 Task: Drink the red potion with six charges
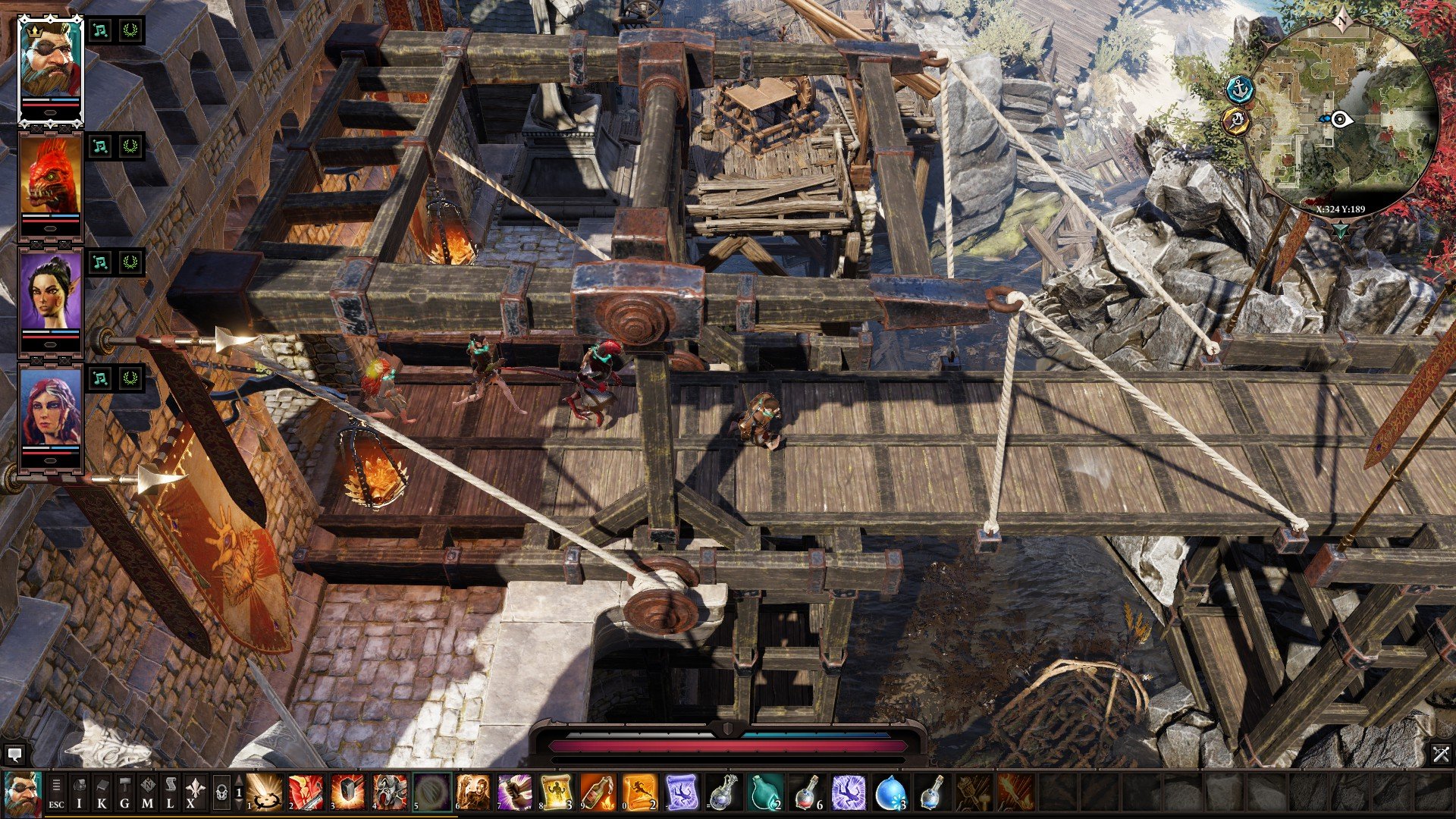(808, 792)
